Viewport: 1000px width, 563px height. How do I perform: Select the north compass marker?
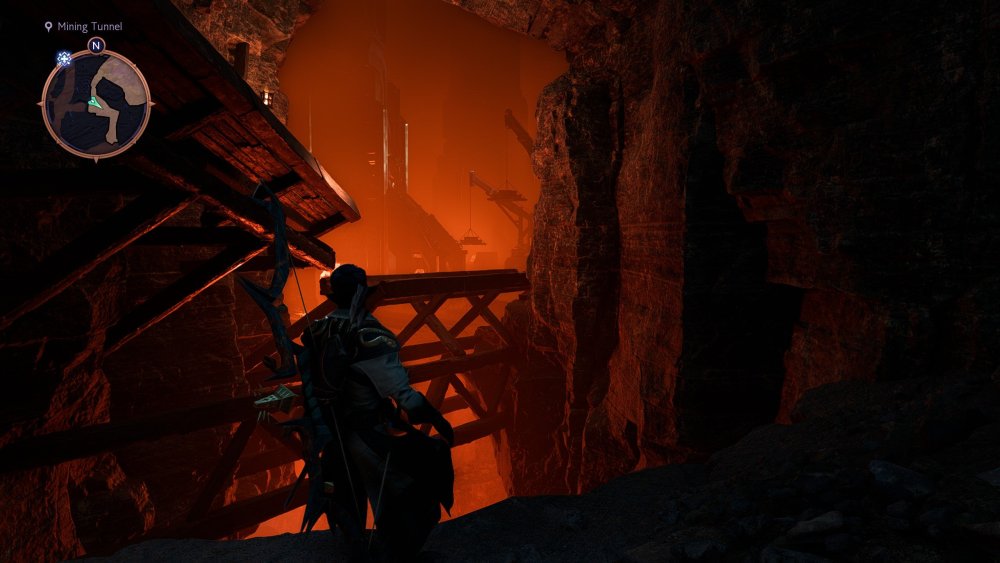point(96,46)
